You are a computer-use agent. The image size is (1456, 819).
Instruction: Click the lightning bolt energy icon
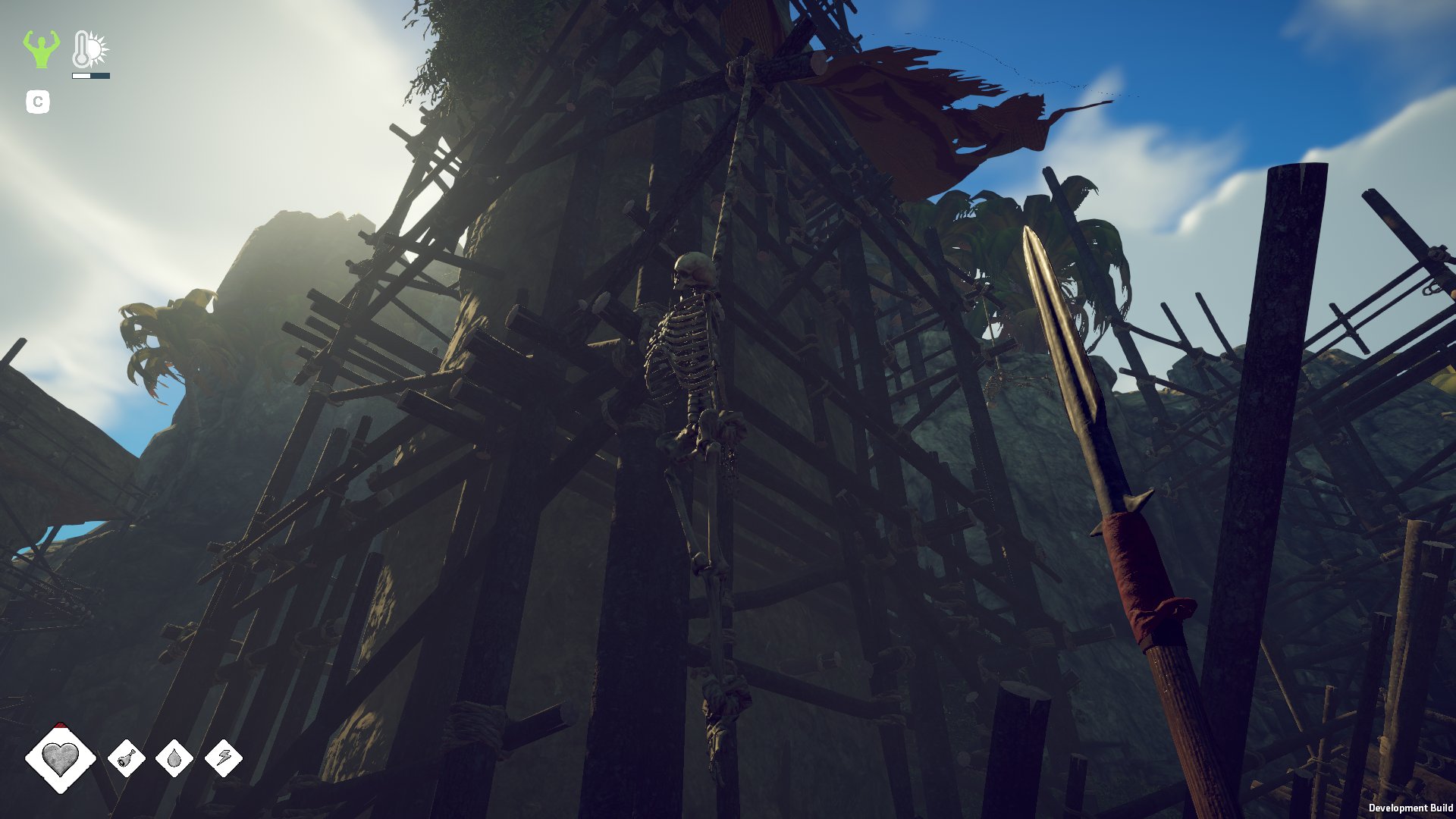(x=224, y=758)
